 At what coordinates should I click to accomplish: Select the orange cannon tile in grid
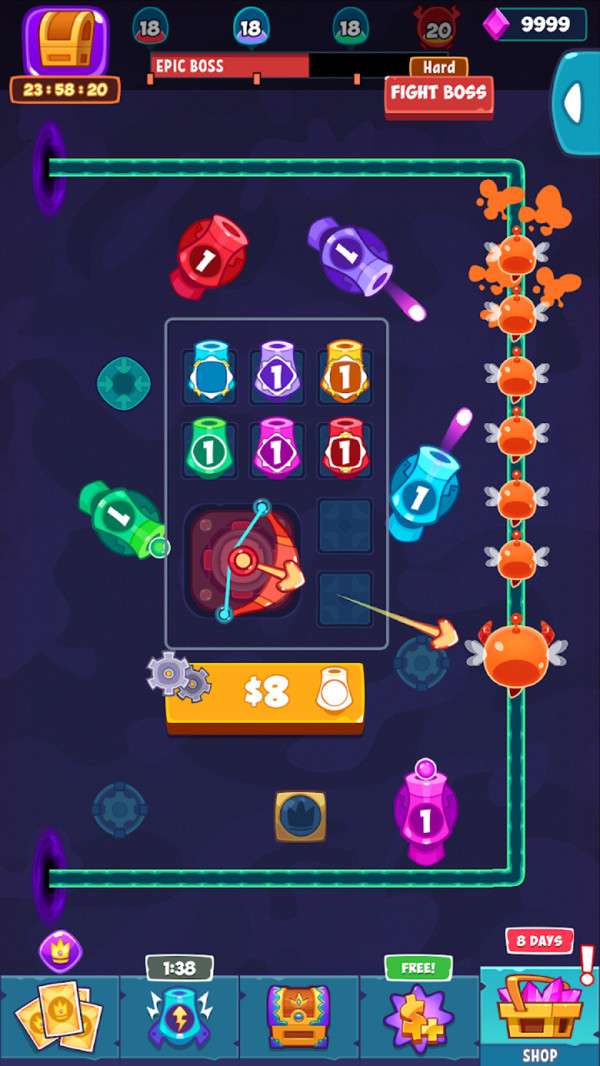(343, 373)
